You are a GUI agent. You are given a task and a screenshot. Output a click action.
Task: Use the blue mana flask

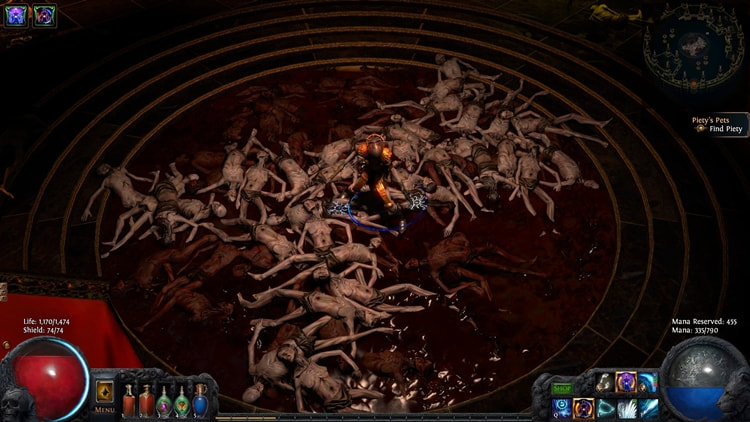pos(200,401)
